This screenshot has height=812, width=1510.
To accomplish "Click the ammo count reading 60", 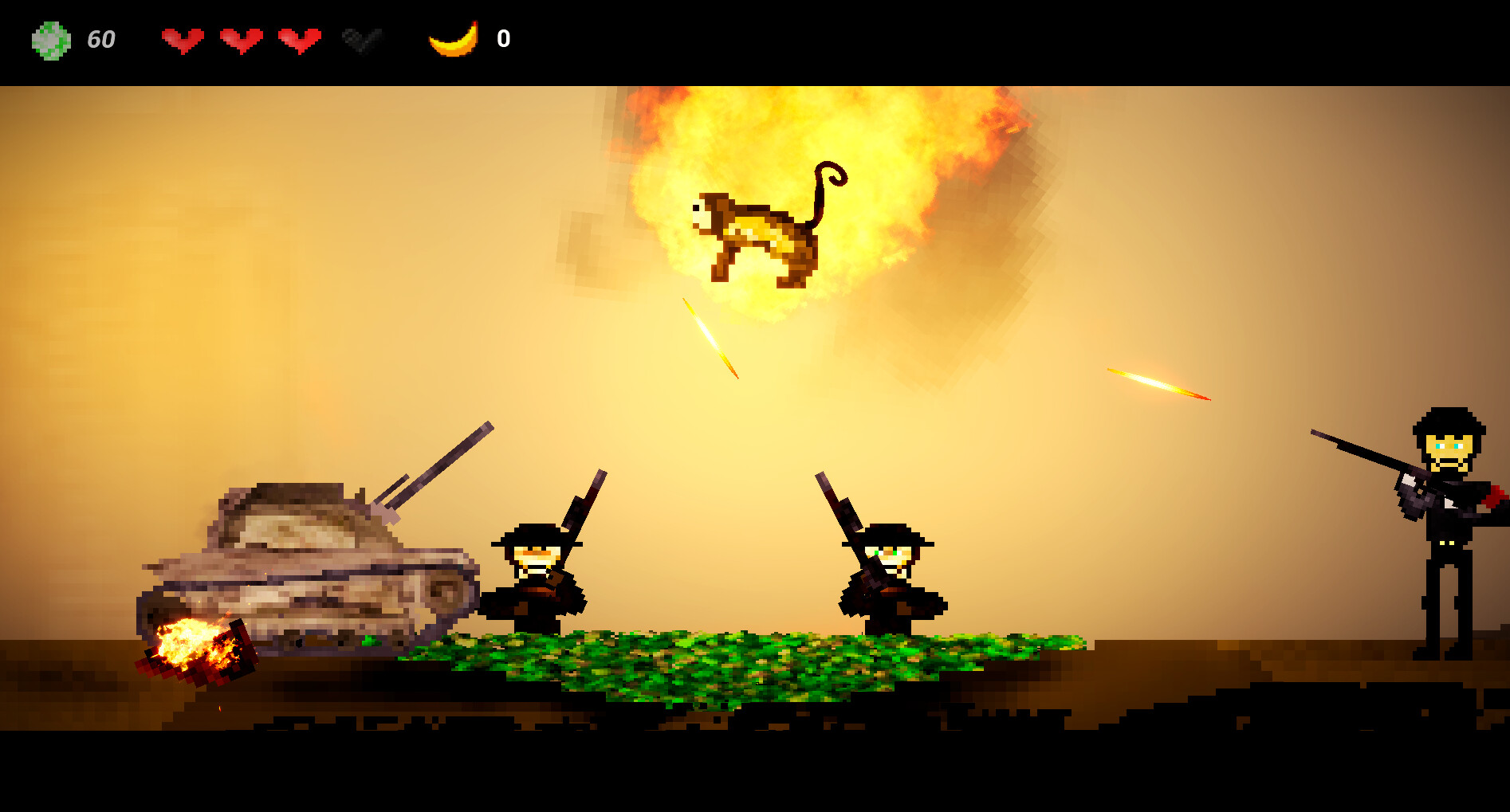I will 100,37.
